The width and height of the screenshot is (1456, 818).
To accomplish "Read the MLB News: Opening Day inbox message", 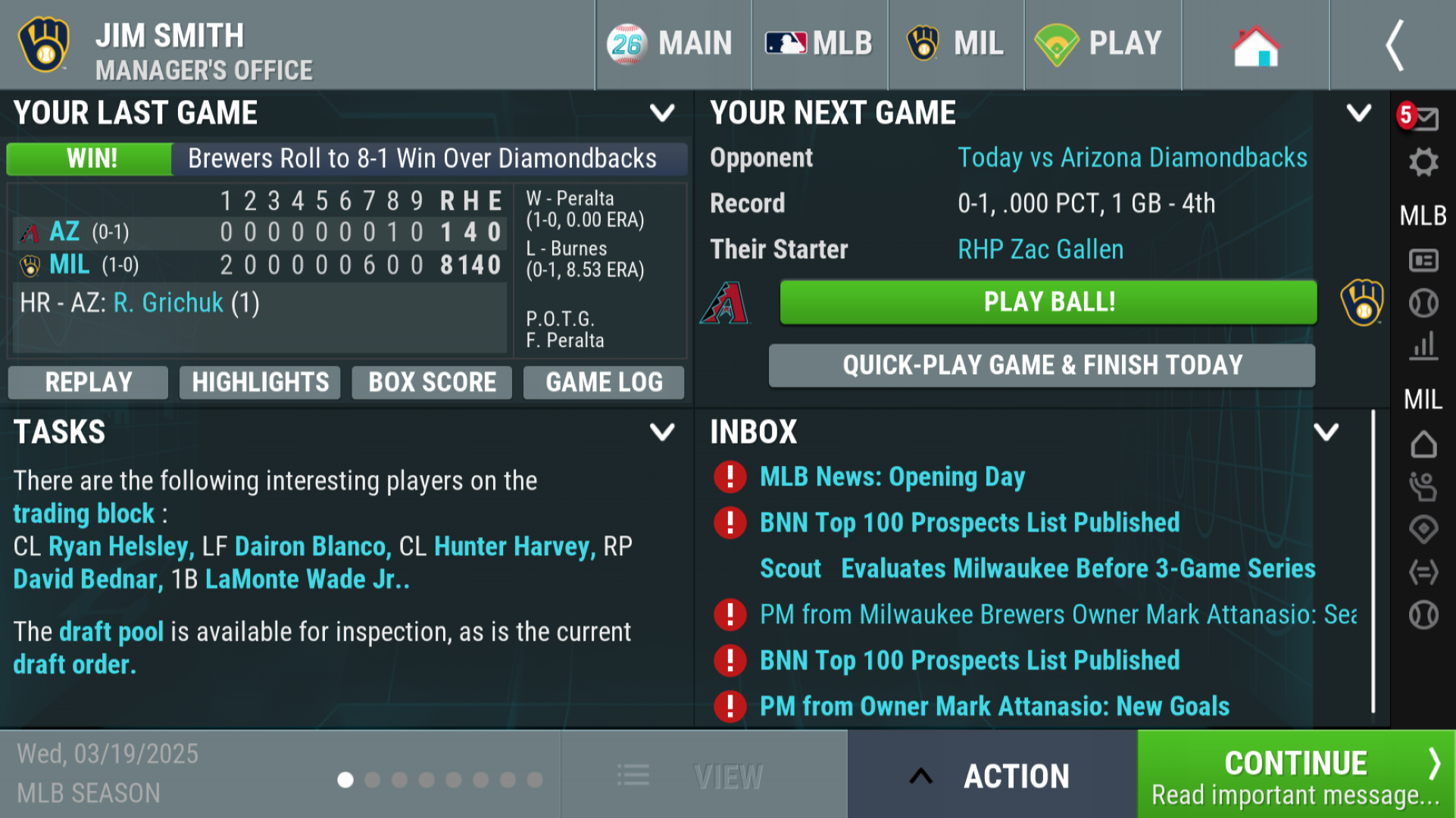I will pyautogui.click(x=892, y=476).
